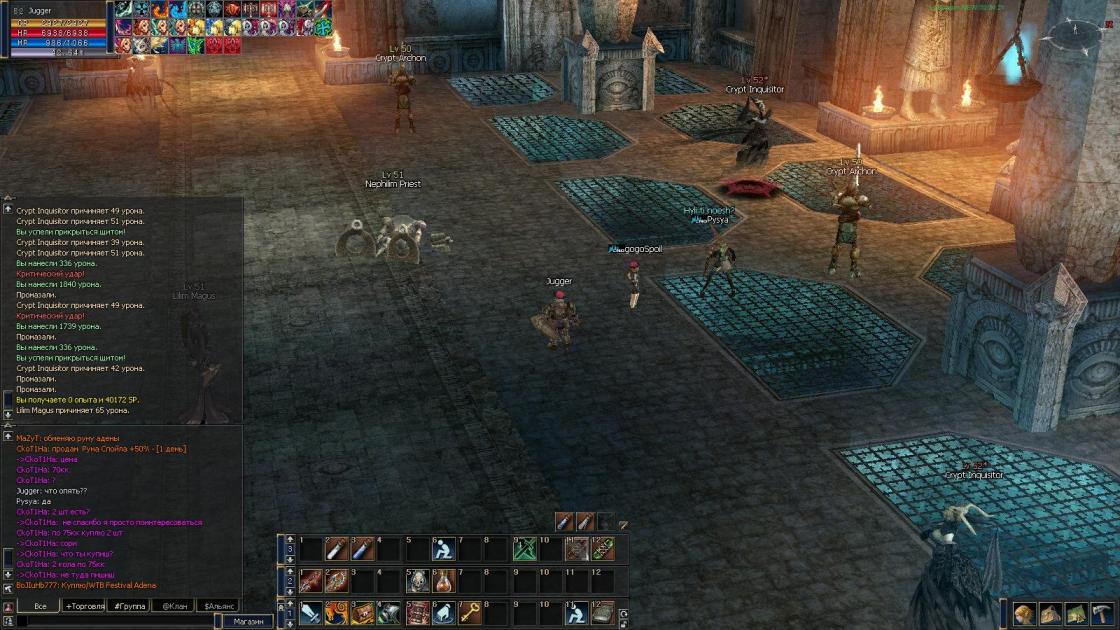This screenshot has height=630, width=1120.
Task: Open the hammer system menu icon
Action: pos(1101,614)
